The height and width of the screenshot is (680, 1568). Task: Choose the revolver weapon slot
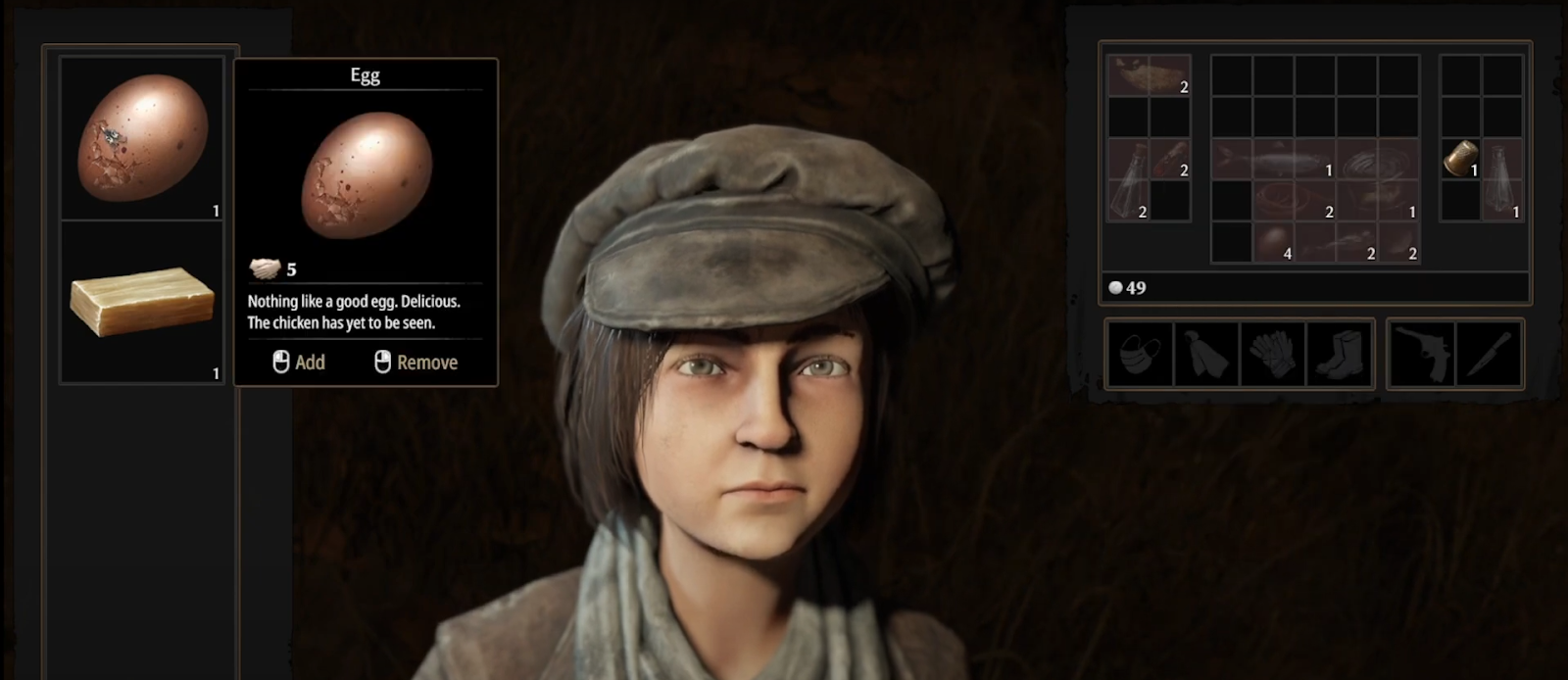click(1422, 355)
